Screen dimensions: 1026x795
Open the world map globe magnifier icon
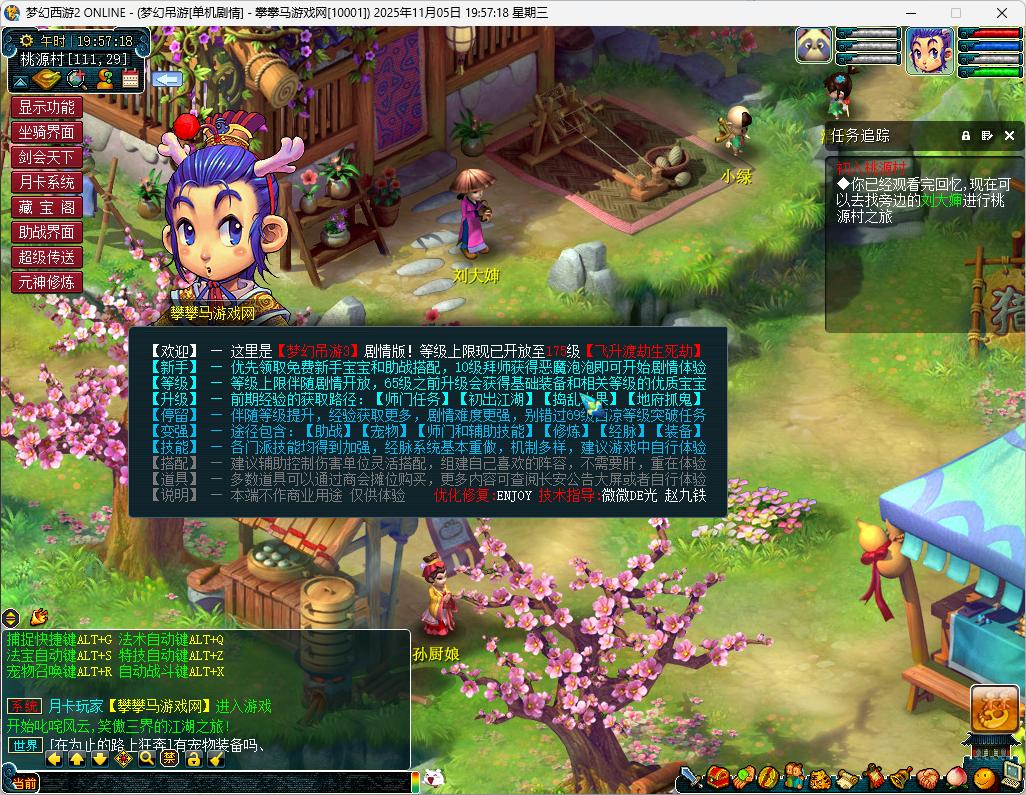point(76,79)
